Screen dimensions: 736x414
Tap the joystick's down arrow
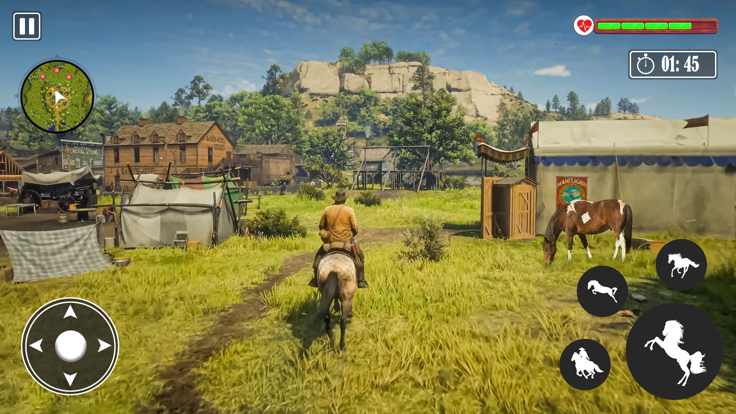pos(70,379)
